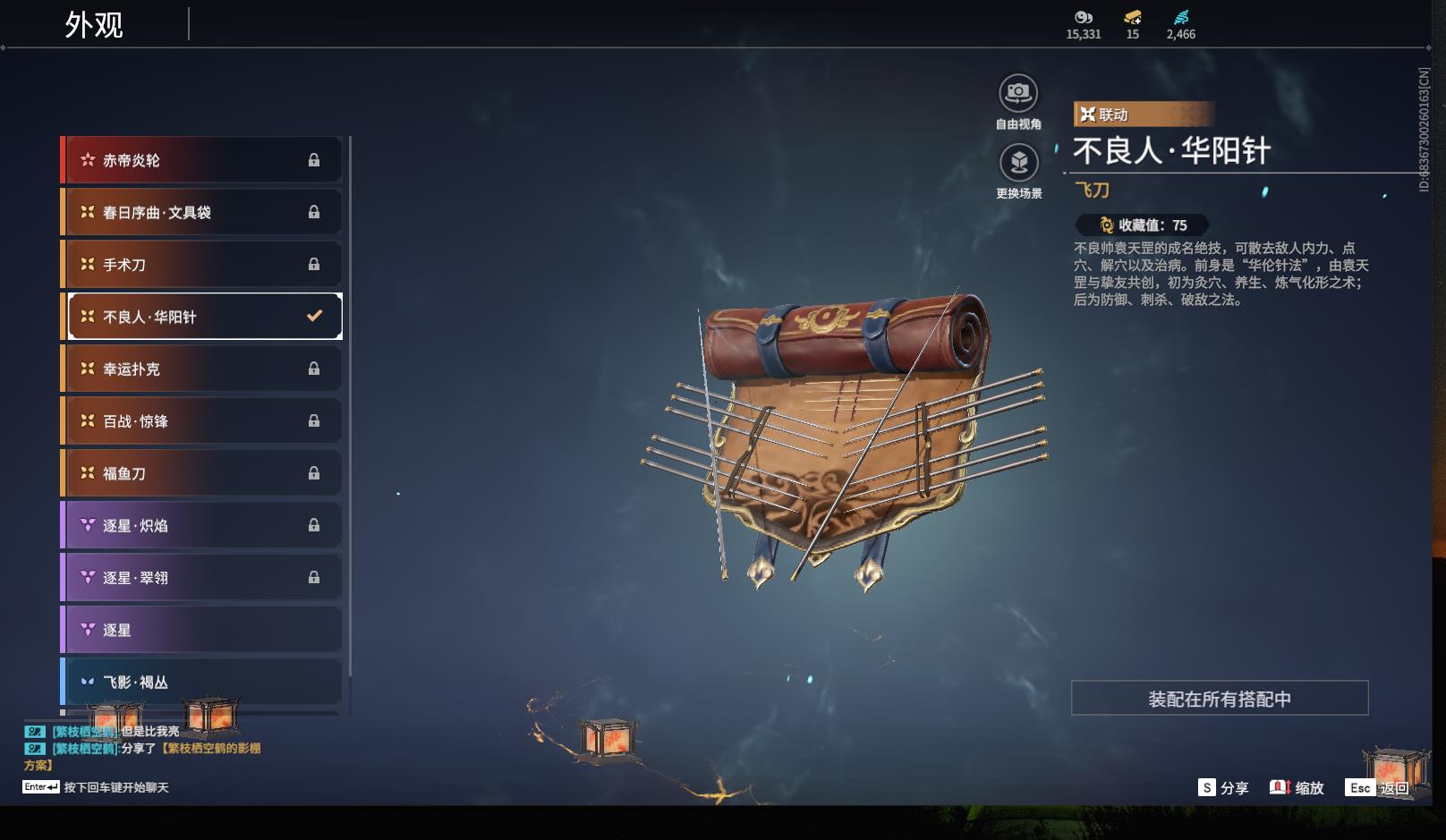This screenshot has width=1446, height=840.
Task: Toggle the 缩放 zoom control
Action: point(1297,788)
